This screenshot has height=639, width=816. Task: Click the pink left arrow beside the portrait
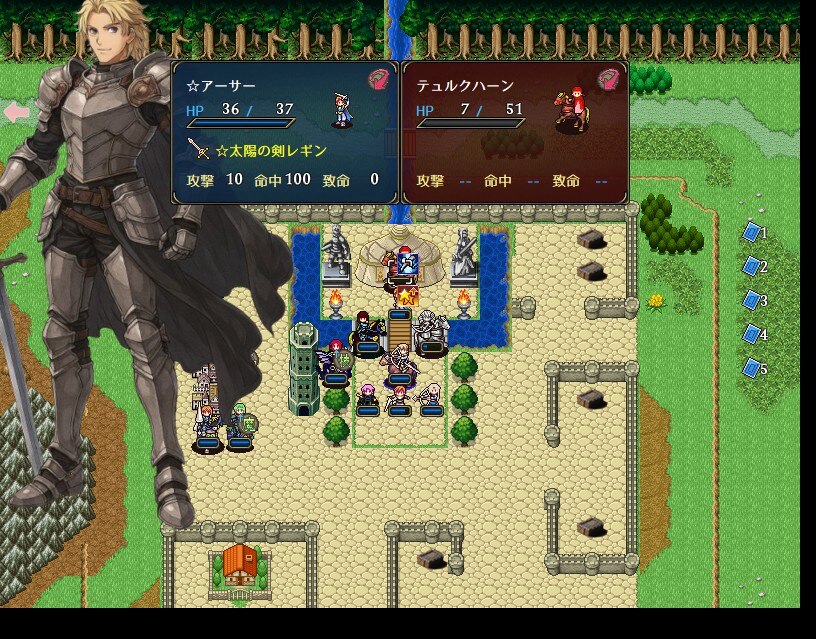click(16, 112)
